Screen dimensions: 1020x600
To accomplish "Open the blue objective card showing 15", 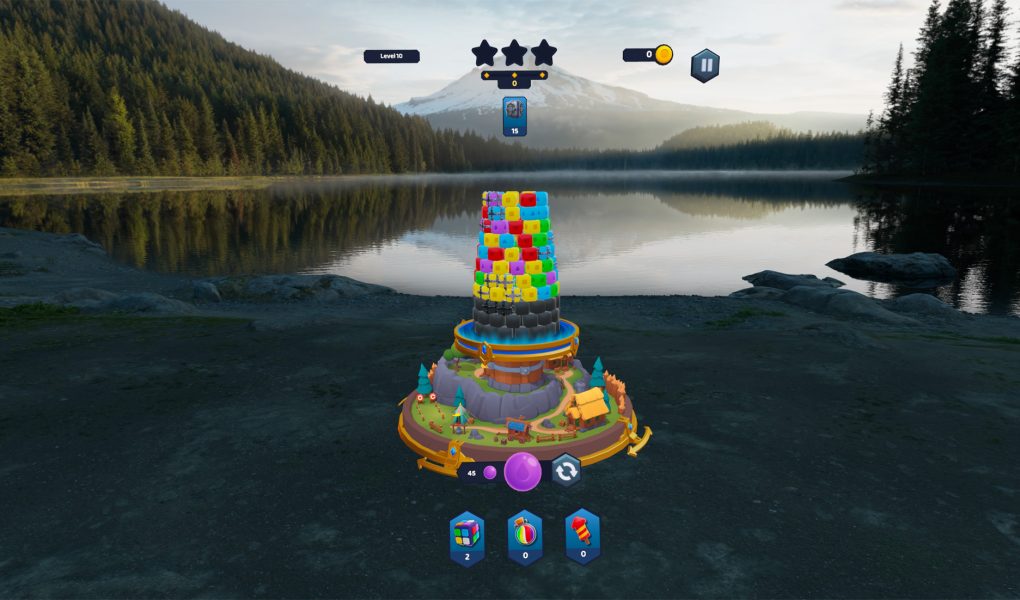I will point(515,116).
